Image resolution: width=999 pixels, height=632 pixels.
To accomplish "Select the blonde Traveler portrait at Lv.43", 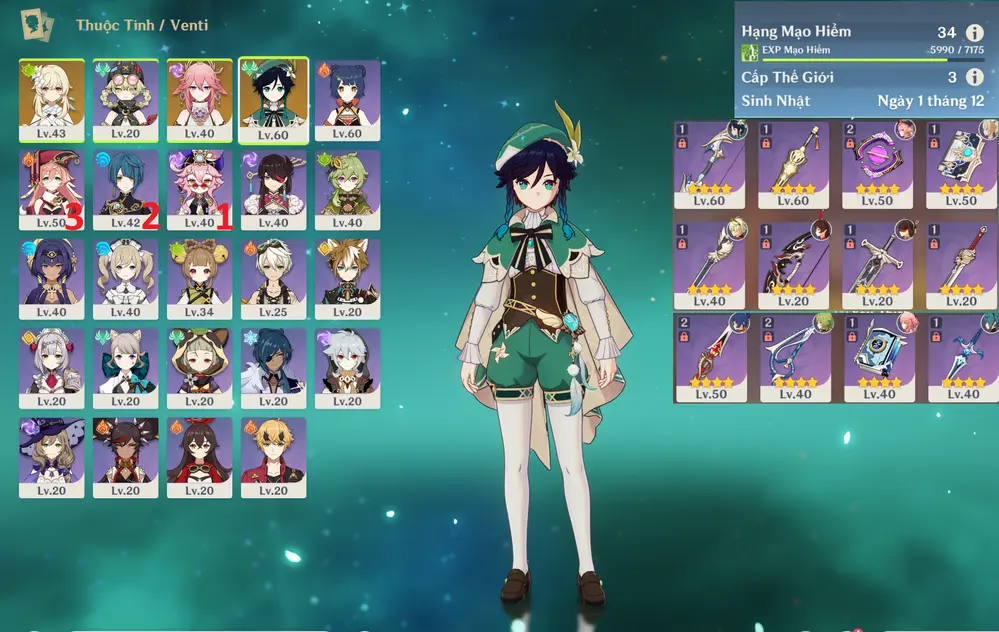I will 51,98.
